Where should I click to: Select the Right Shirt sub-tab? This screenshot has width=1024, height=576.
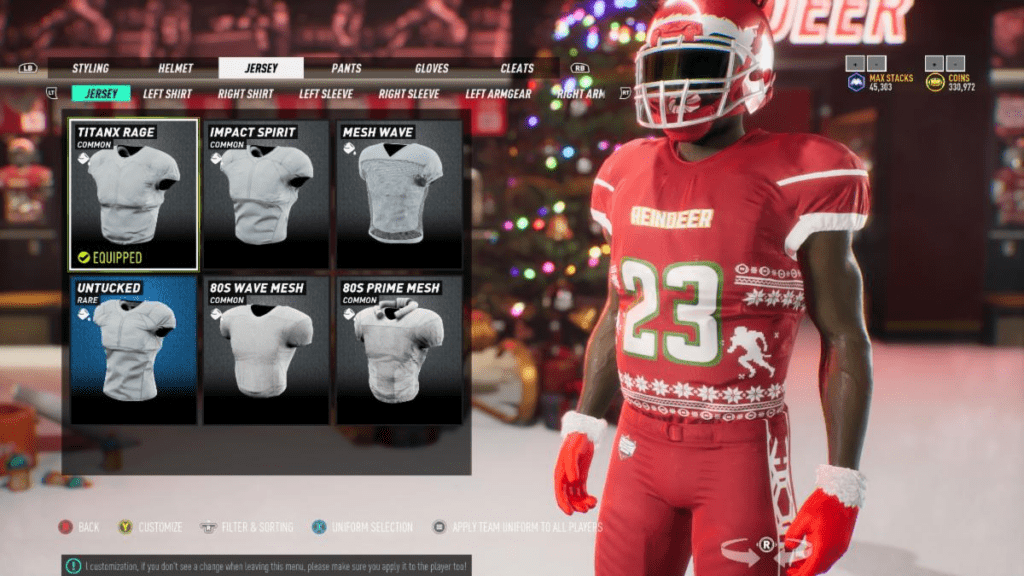(246, 94)
